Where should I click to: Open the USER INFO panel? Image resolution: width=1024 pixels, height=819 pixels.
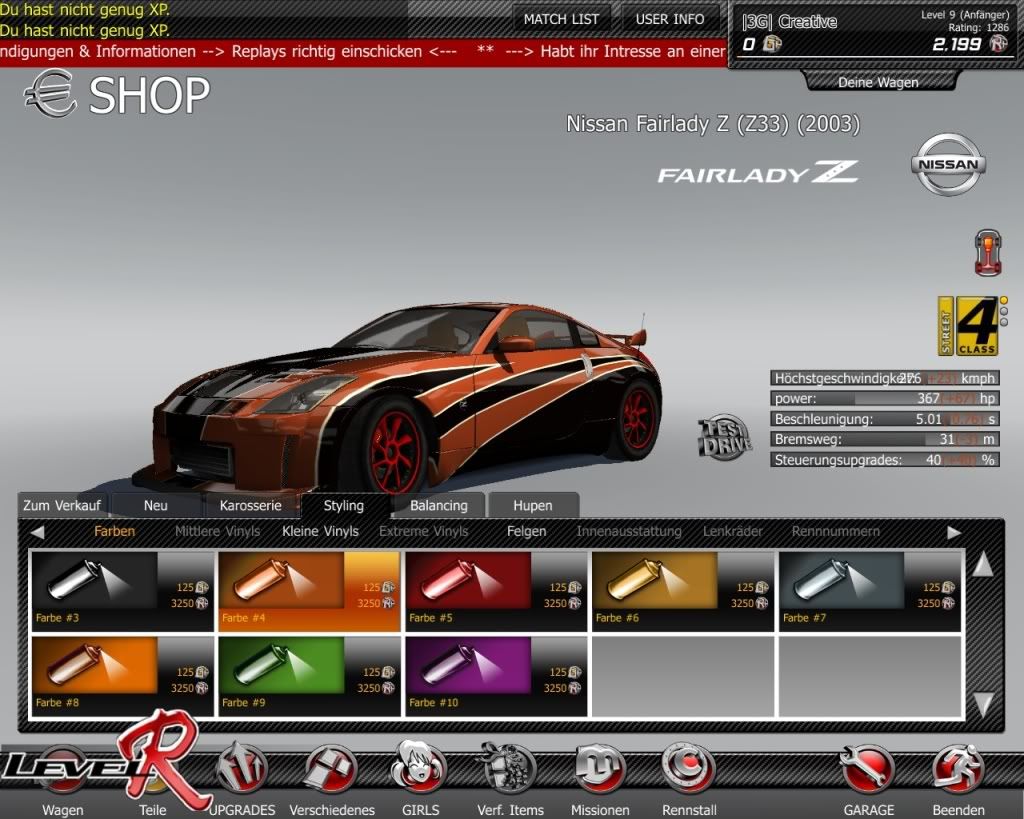click(670, 19)
